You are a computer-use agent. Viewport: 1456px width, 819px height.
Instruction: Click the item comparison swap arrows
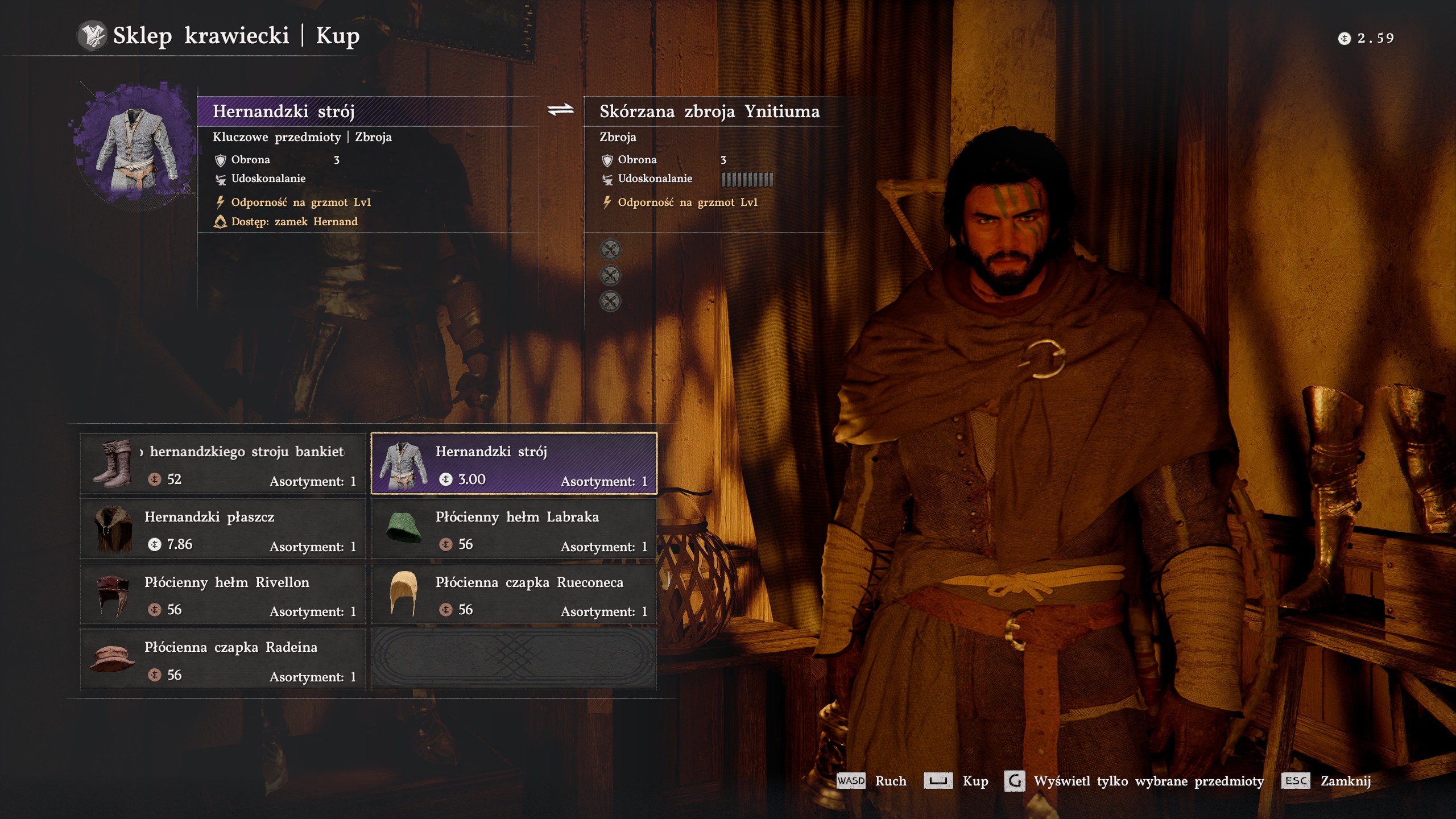(x=561, y=110)
